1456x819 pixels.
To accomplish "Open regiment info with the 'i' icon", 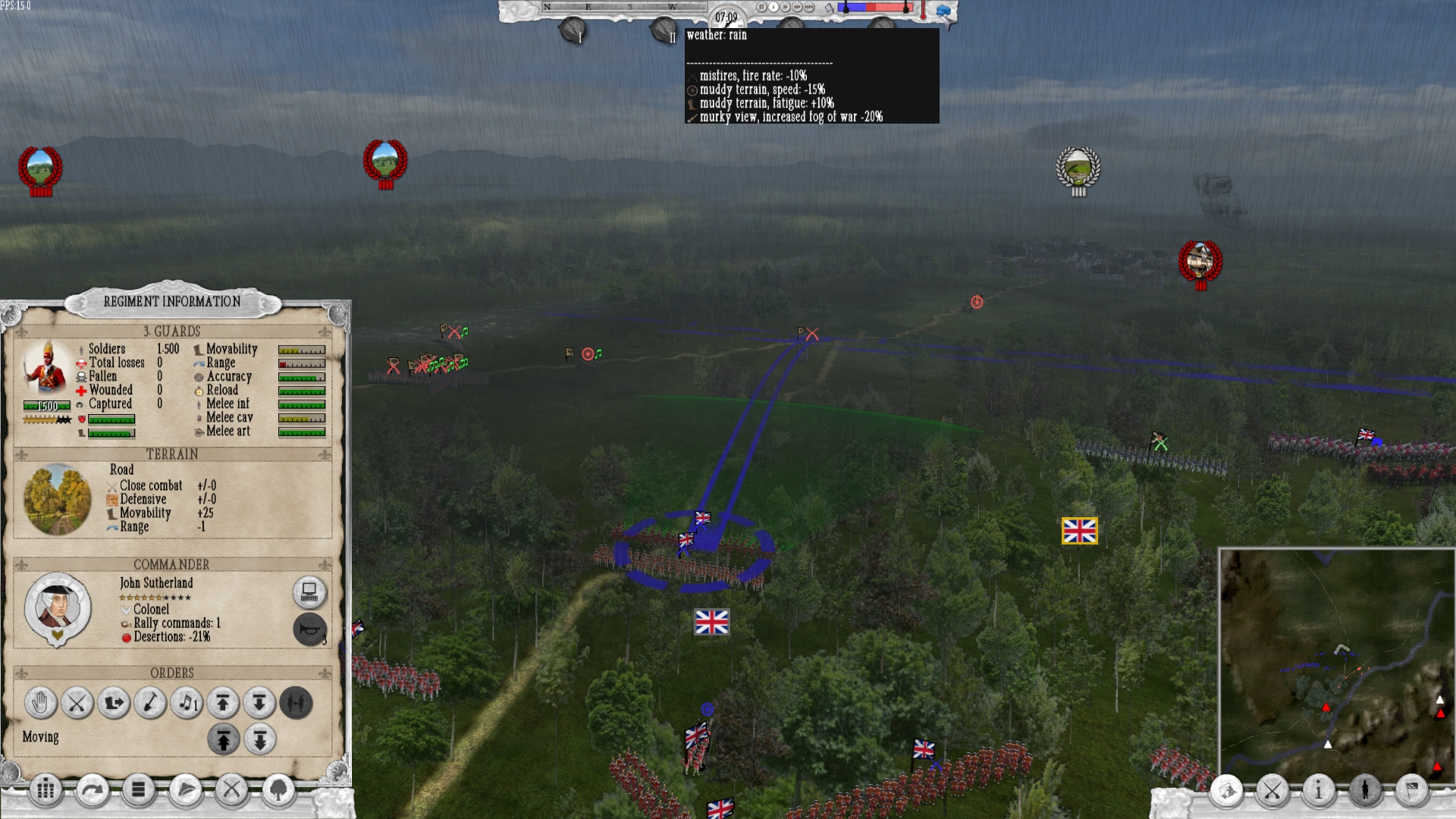I will [1319, 790].
